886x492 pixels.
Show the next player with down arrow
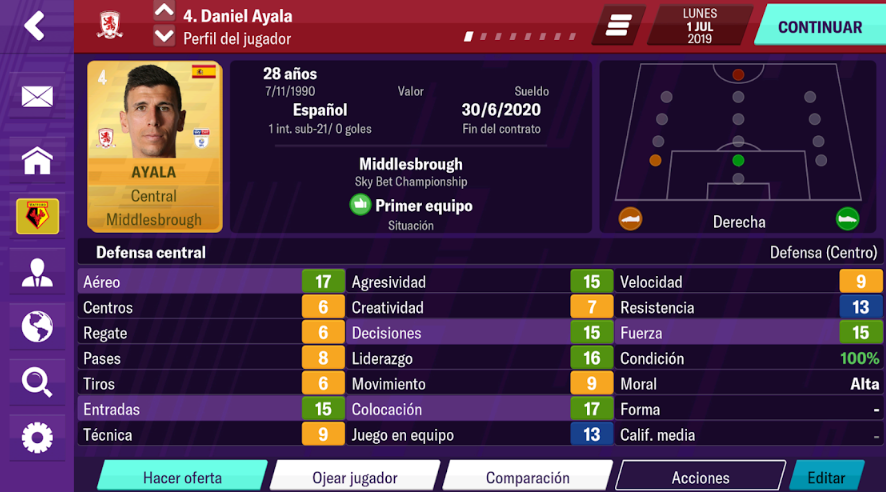point(164,37)
